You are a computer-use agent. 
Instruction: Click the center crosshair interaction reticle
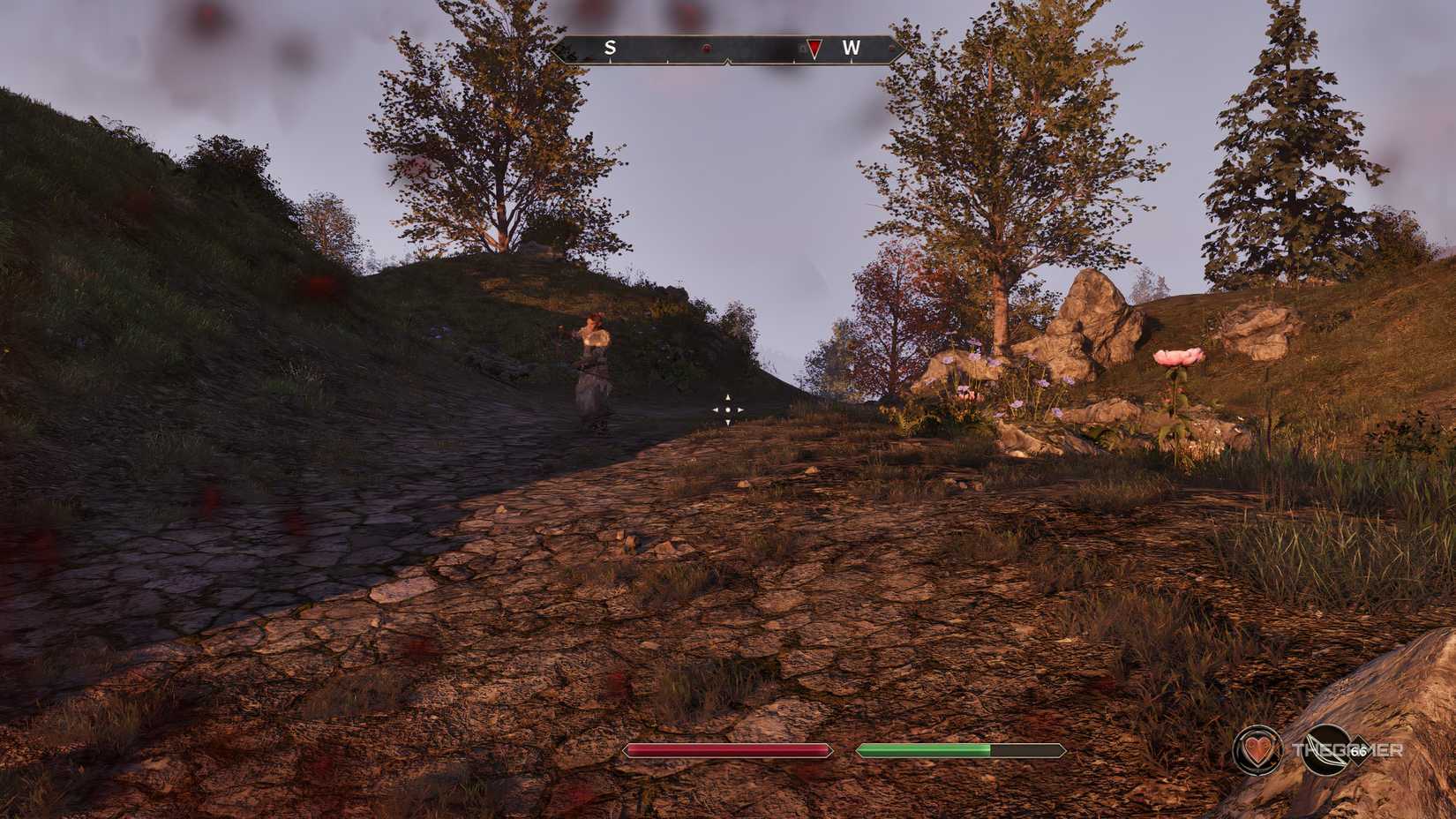click(726, 408)
